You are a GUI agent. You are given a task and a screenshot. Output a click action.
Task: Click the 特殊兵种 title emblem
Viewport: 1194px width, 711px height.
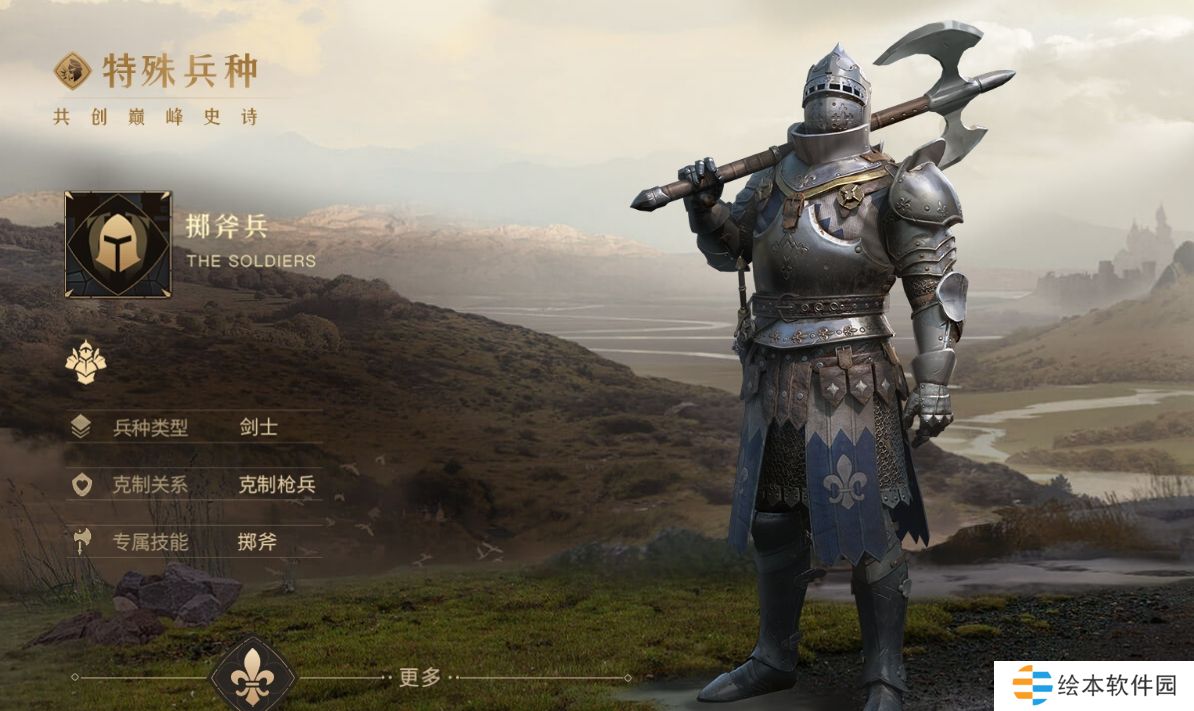[x=73, y=71]
